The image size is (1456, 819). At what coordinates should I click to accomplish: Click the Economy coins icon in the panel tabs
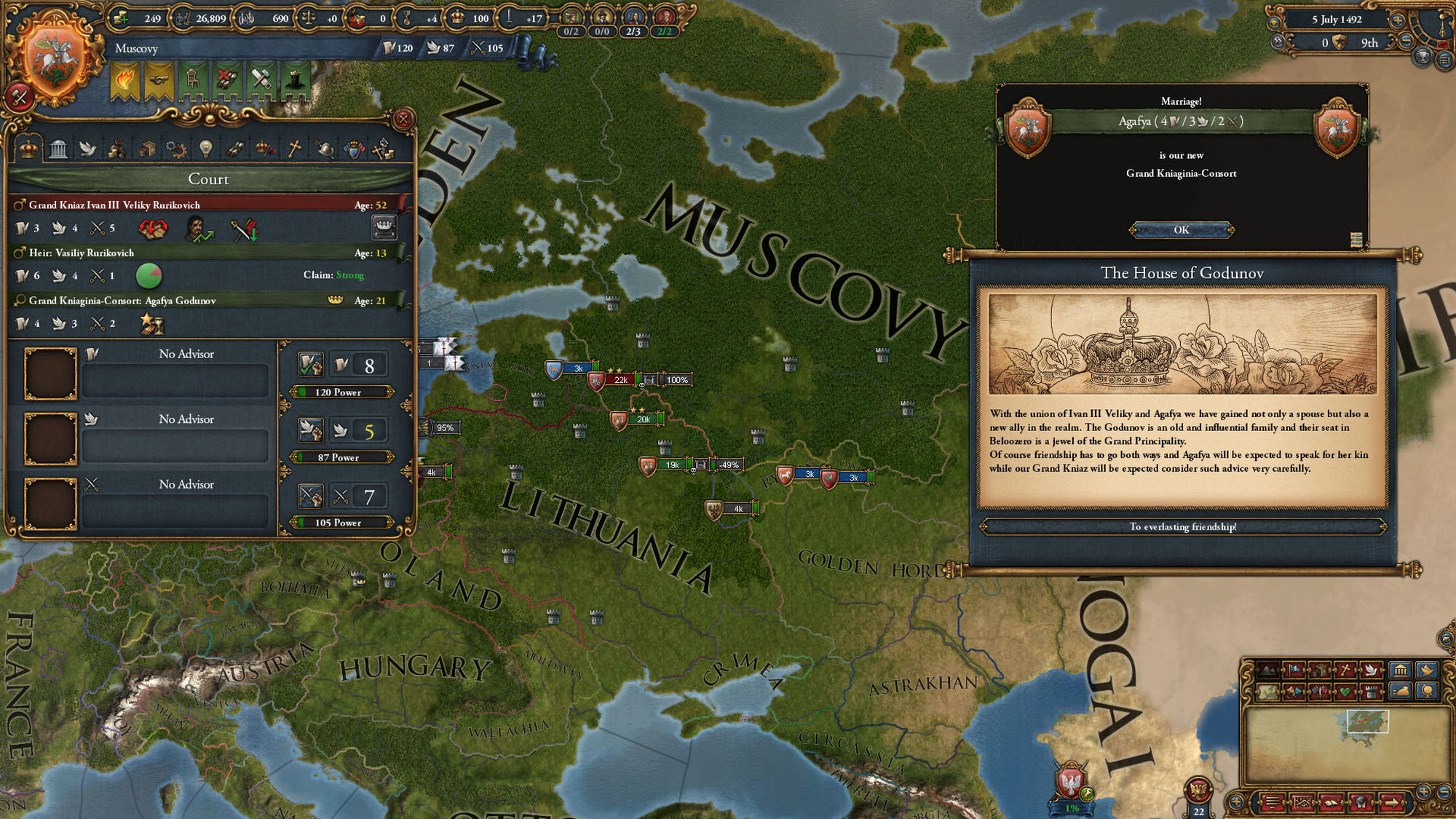point(116,149)
